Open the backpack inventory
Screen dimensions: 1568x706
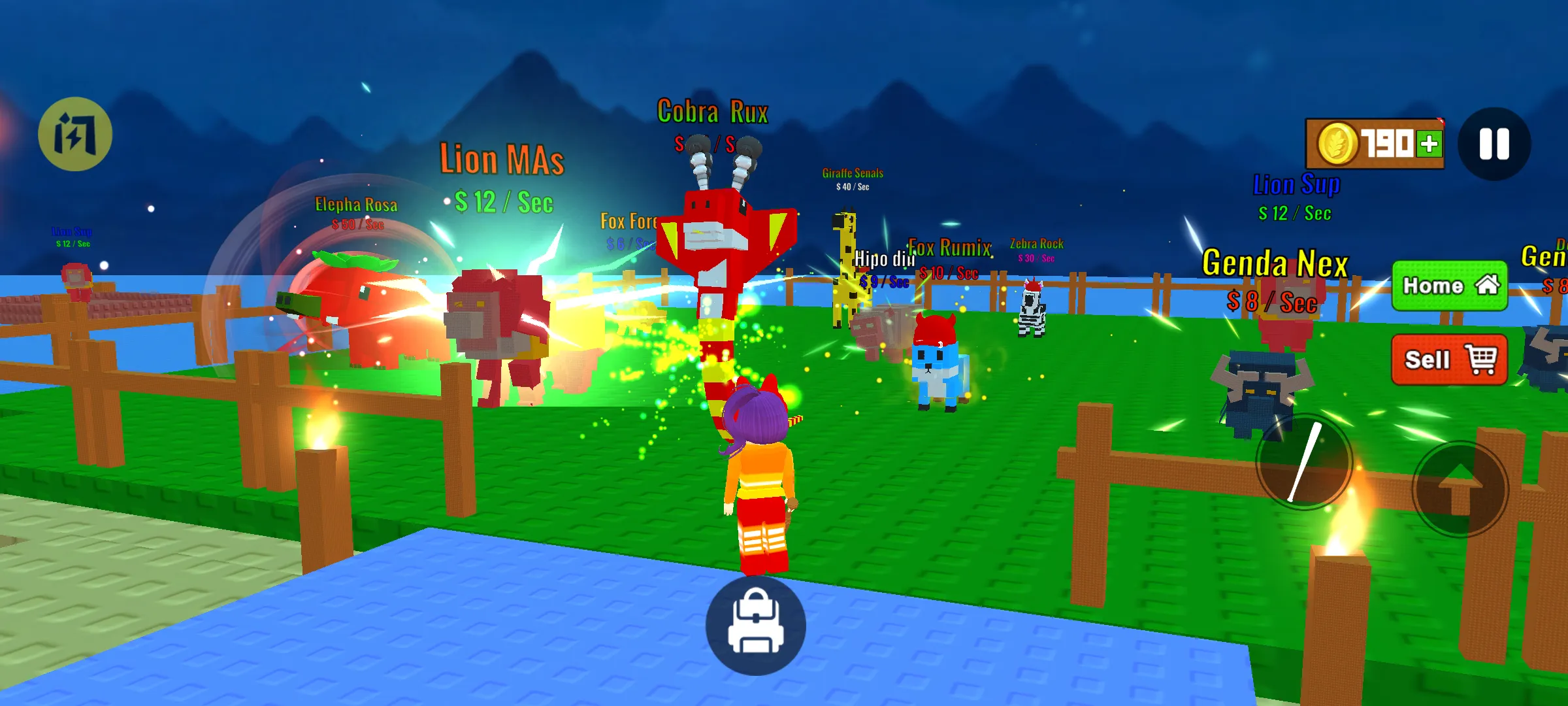pos(756,625)
